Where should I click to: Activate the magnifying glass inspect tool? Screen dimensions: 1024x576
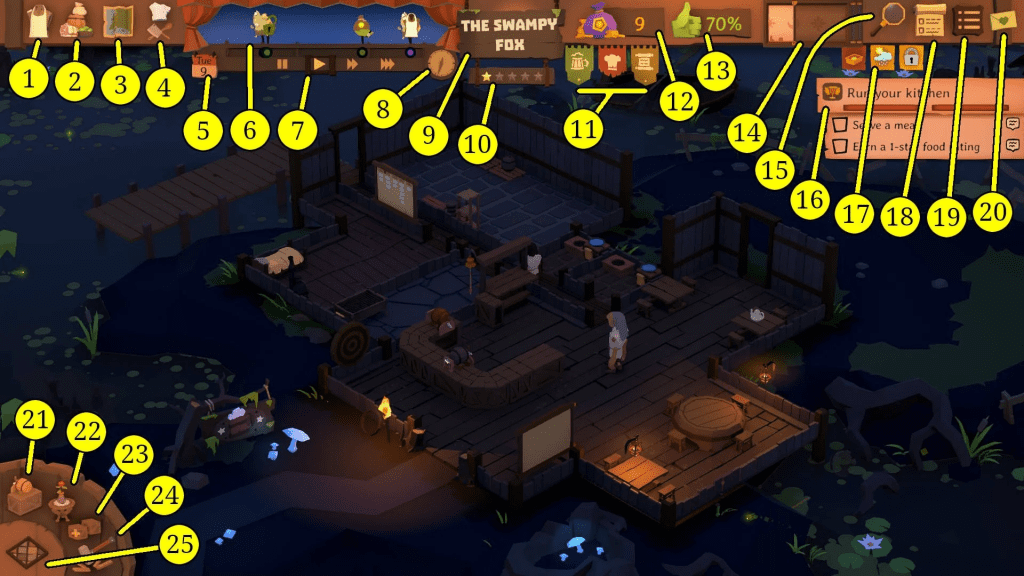click(891, 15)
